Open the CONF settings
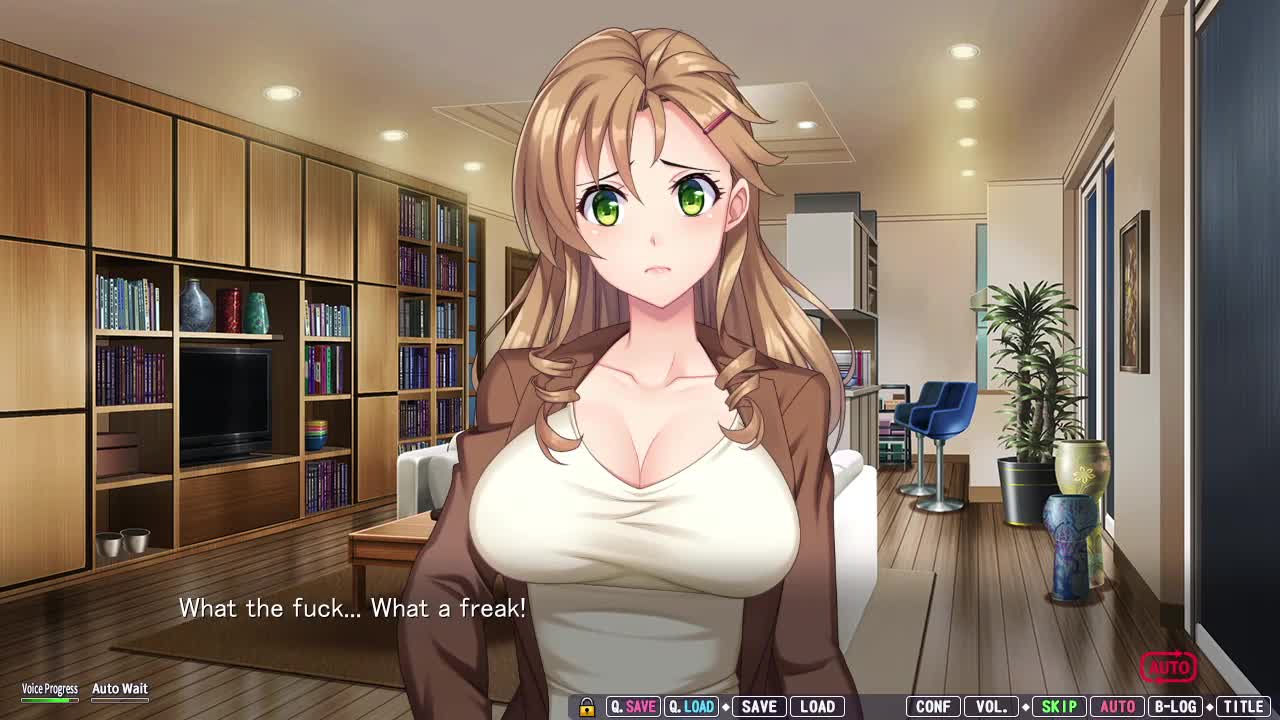 pos(933,706)
